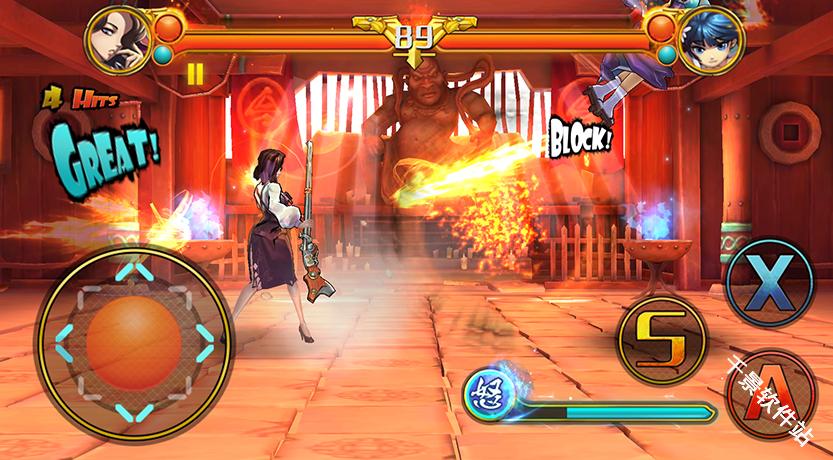
Task: Pause the fight with the pause icon
Action: 195,73
